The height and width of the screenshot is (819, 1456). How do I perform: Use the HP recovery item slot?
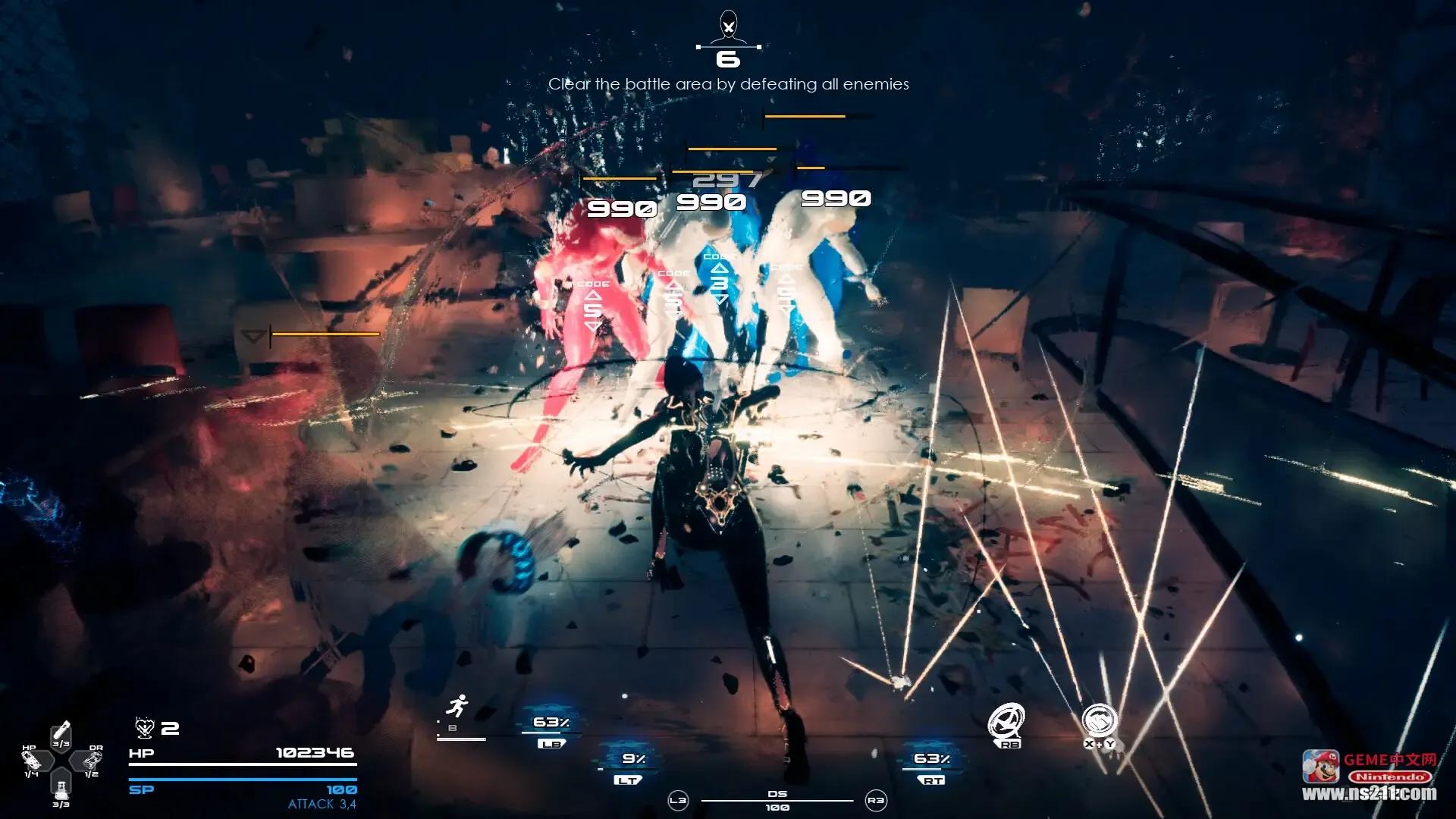[32, 761]
